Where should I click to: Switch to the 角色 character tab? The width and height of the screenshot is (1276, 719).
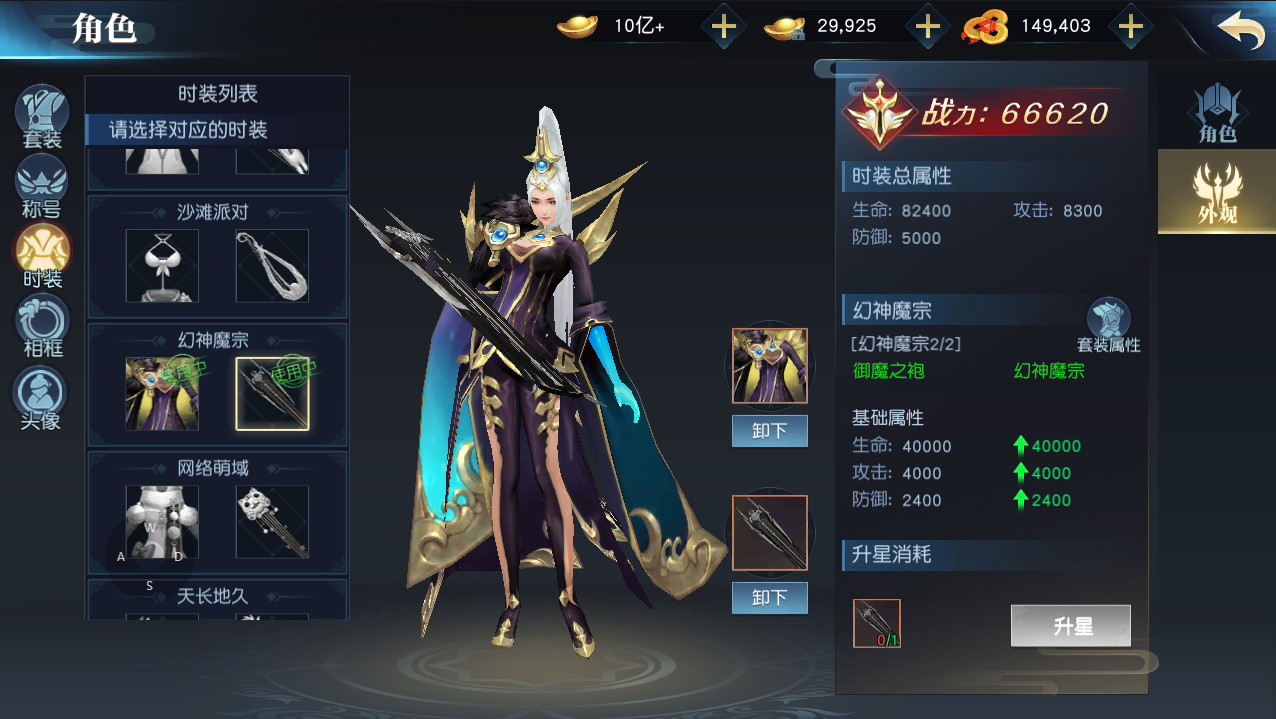(x=1217, y=113)
